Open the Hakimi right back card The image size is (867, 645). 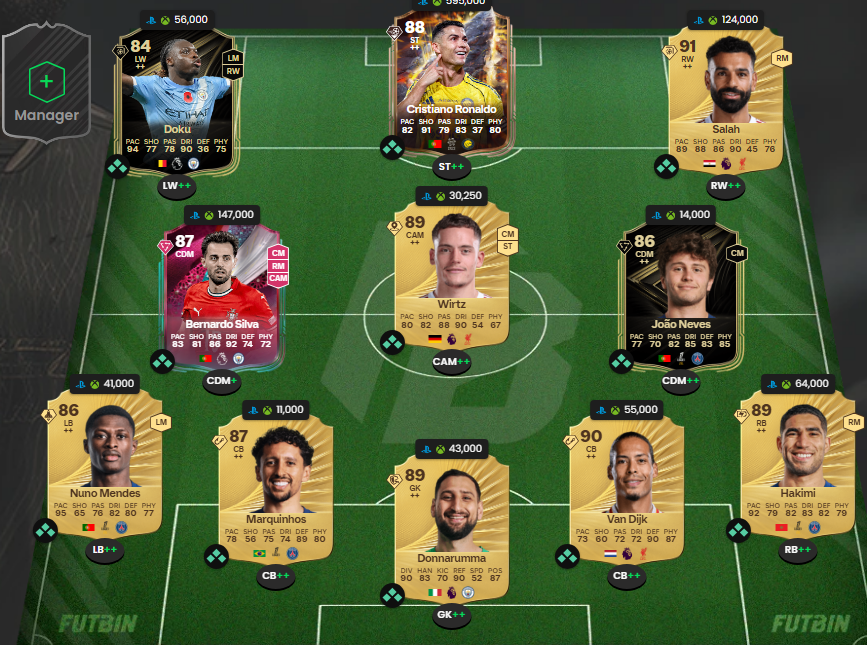click(795, 460)
